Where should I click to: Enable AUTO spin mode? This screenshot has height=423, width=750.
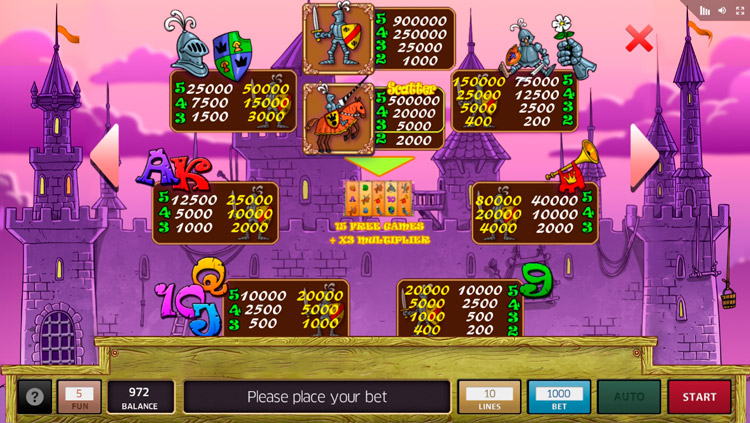pos(629,397)
